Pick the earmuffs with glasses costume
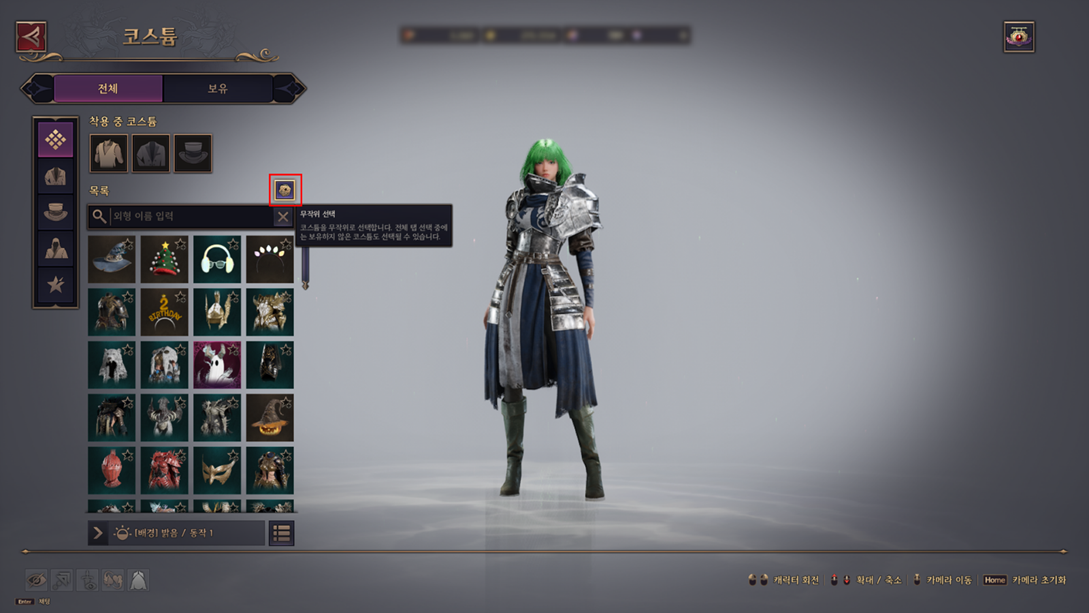 tap(217, 259)
